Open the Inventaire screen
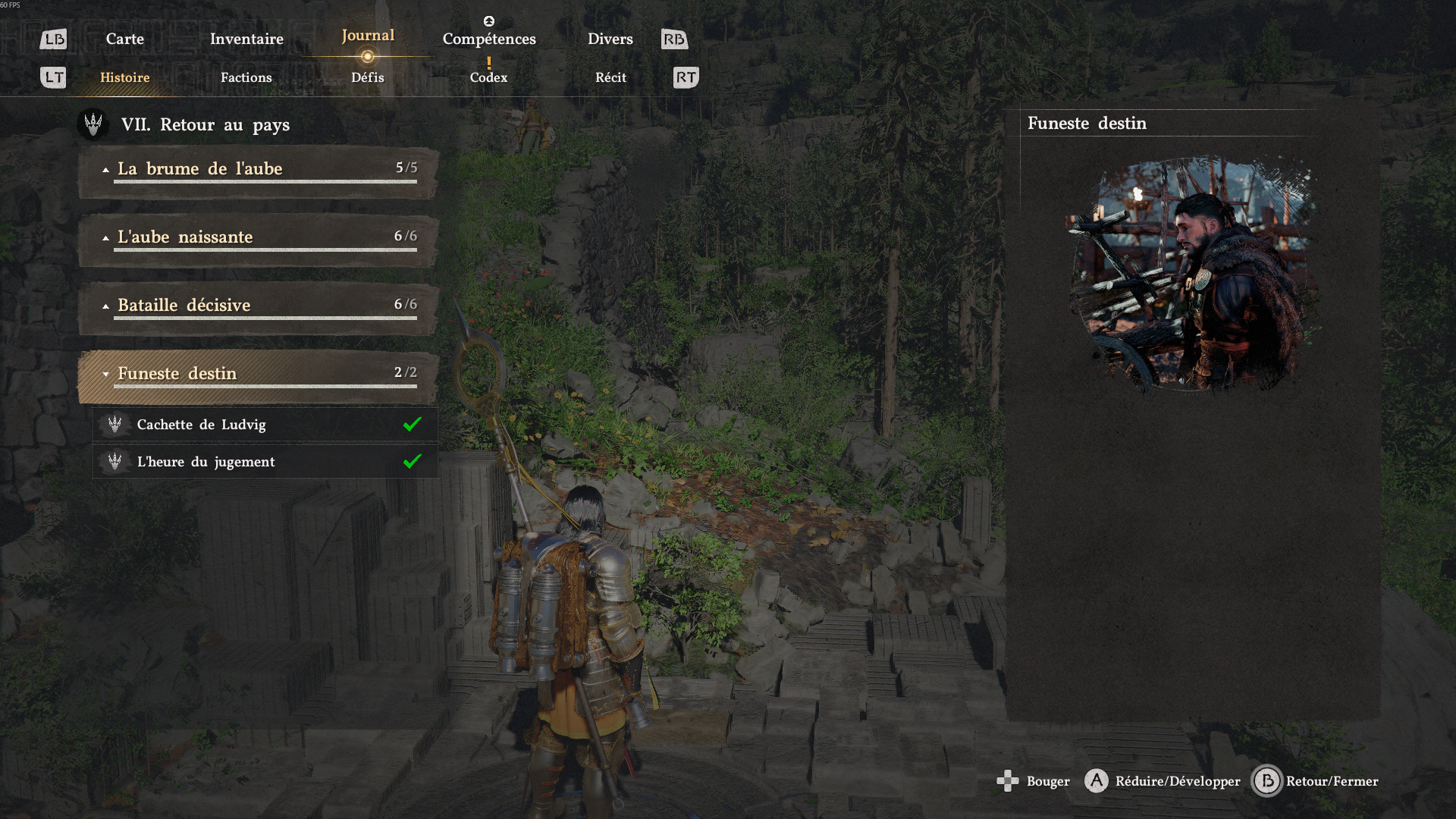Screen dimensions: 1456x819 click(x=246, y=39)
